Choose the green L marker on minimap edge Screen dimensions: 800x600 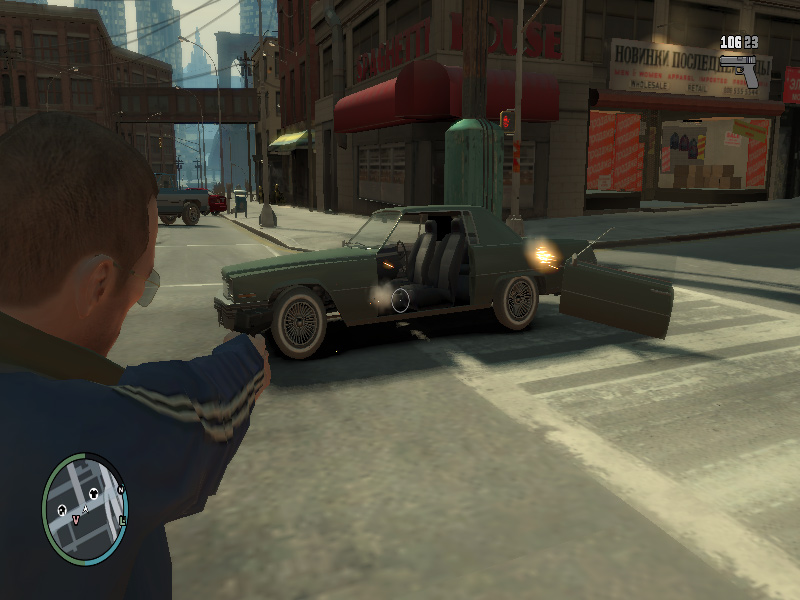[122, 521]
